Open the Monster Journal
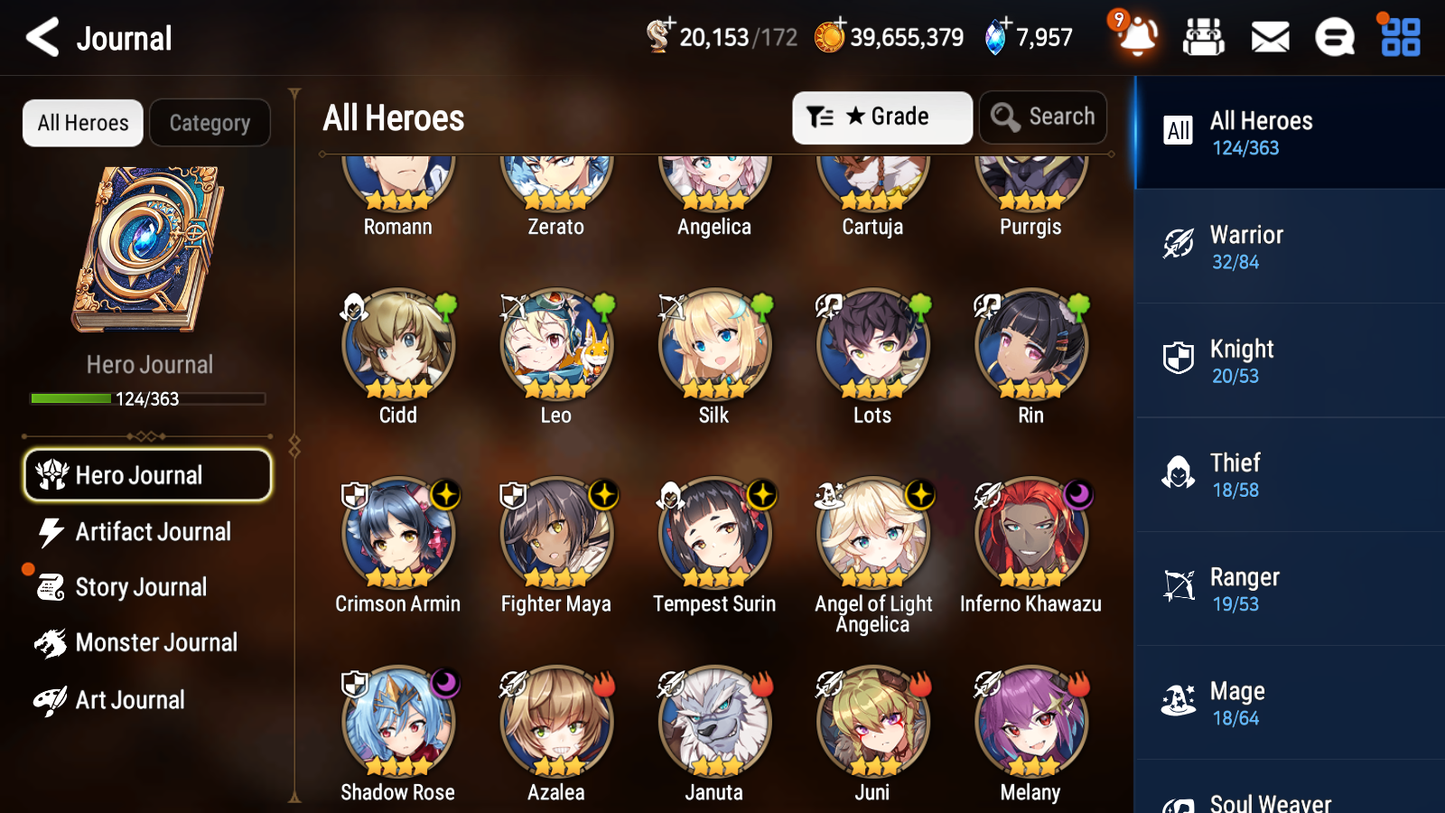This screenshot has height=813, width=1445. pyautogui.click(x=158, y=642)
